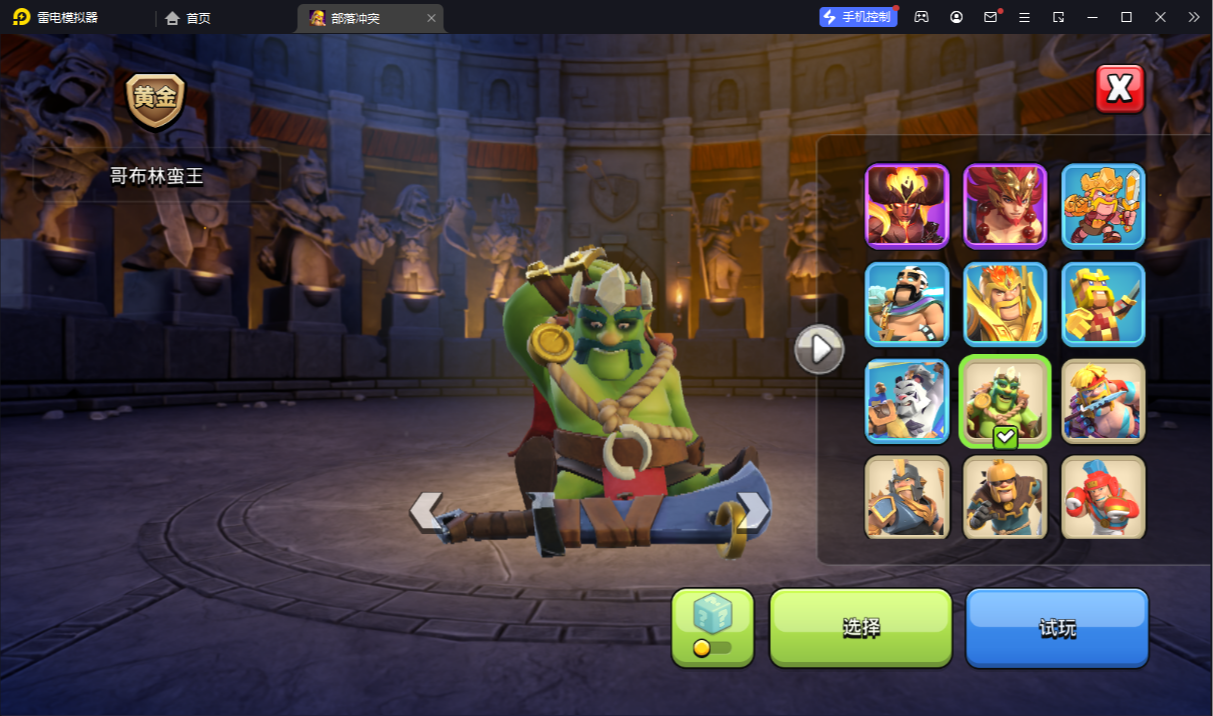Viewport: 1213px width, 716px height.
Task: Confirm skin with the green 选择 button
Action: [x=860, y=627]
